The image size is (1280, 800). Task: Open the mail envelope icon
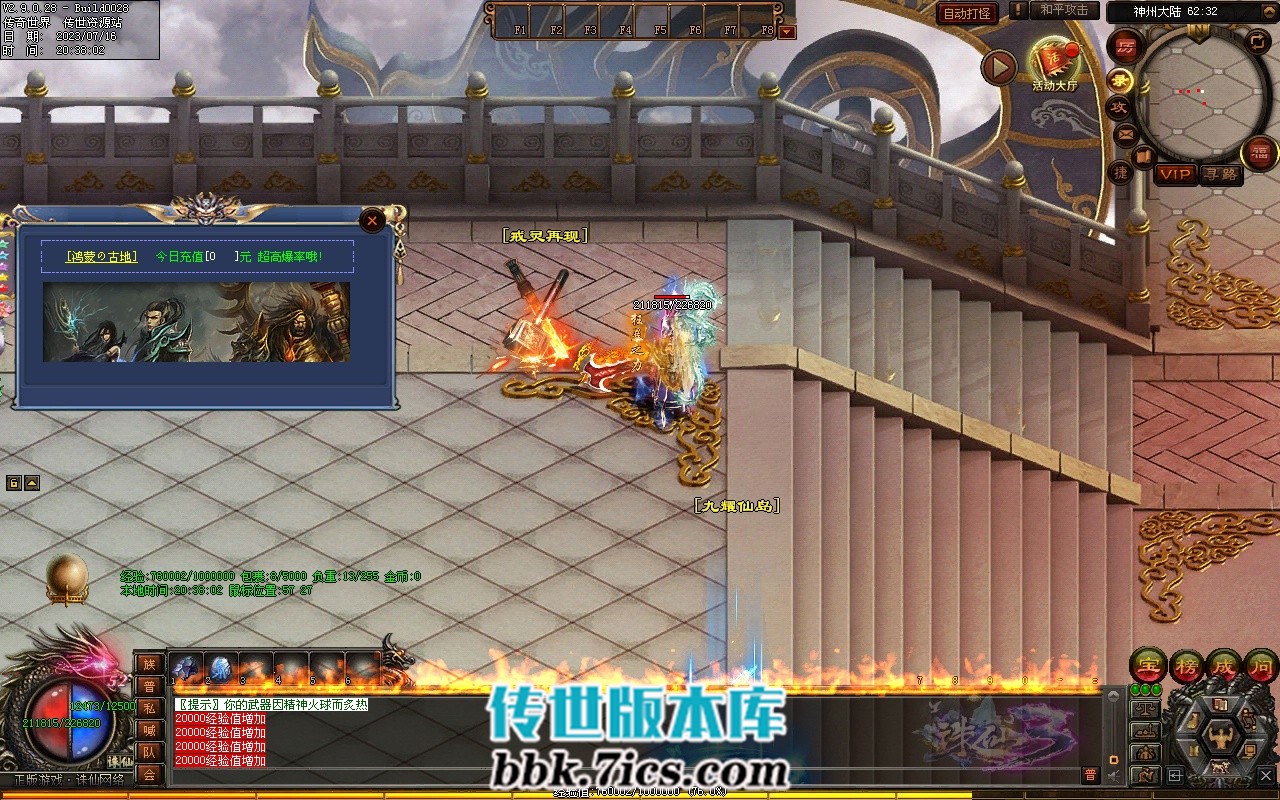[1126, 133]
